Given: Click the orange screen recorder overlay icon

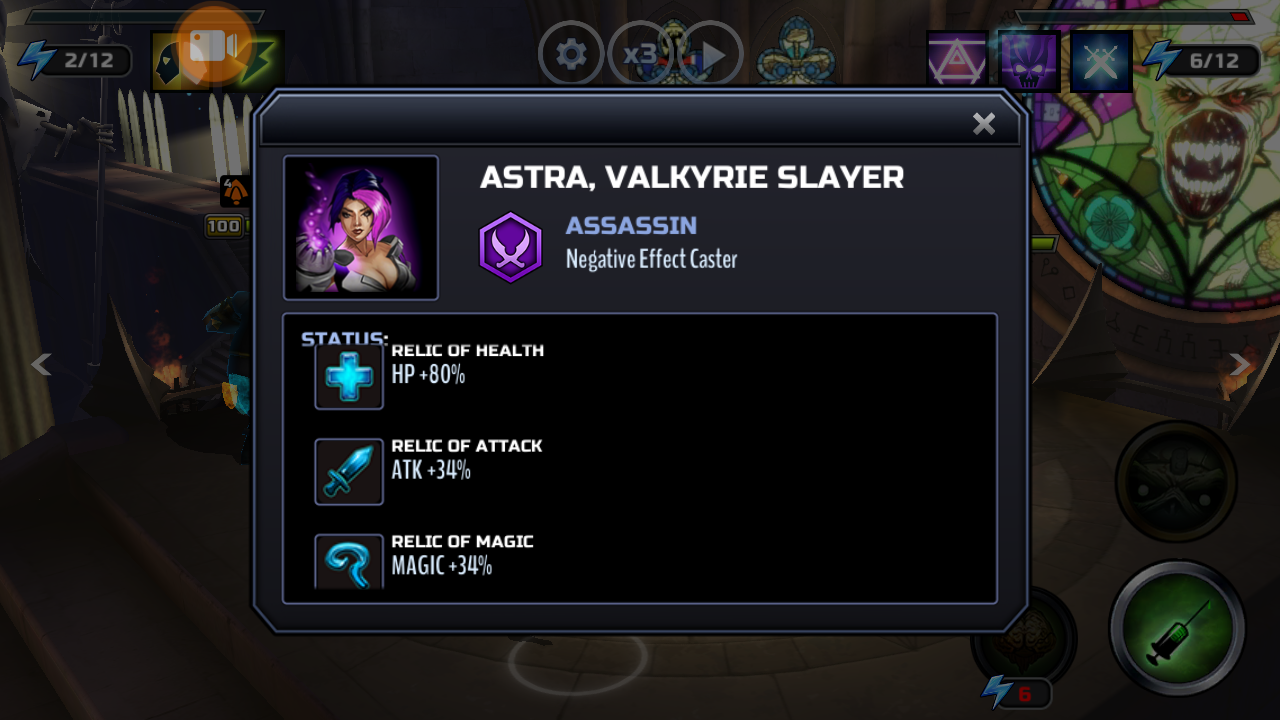Looking at the screenshot, I should pyautogui.click(x=213, y=46).
